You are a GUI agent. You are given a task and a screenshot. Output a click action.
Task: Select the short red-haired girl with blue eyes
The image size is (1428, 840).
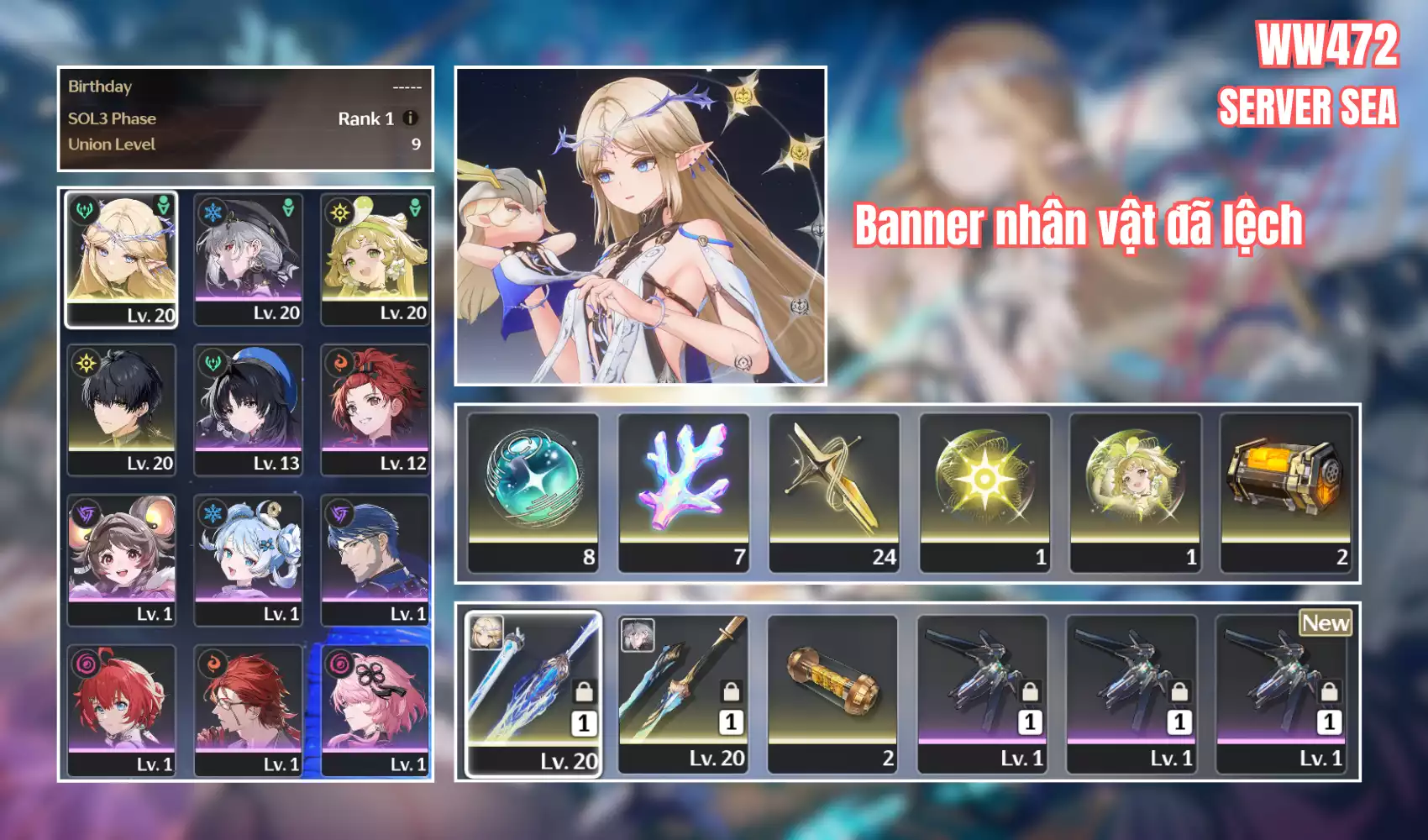pyautogui.click(x=122, y=710)
